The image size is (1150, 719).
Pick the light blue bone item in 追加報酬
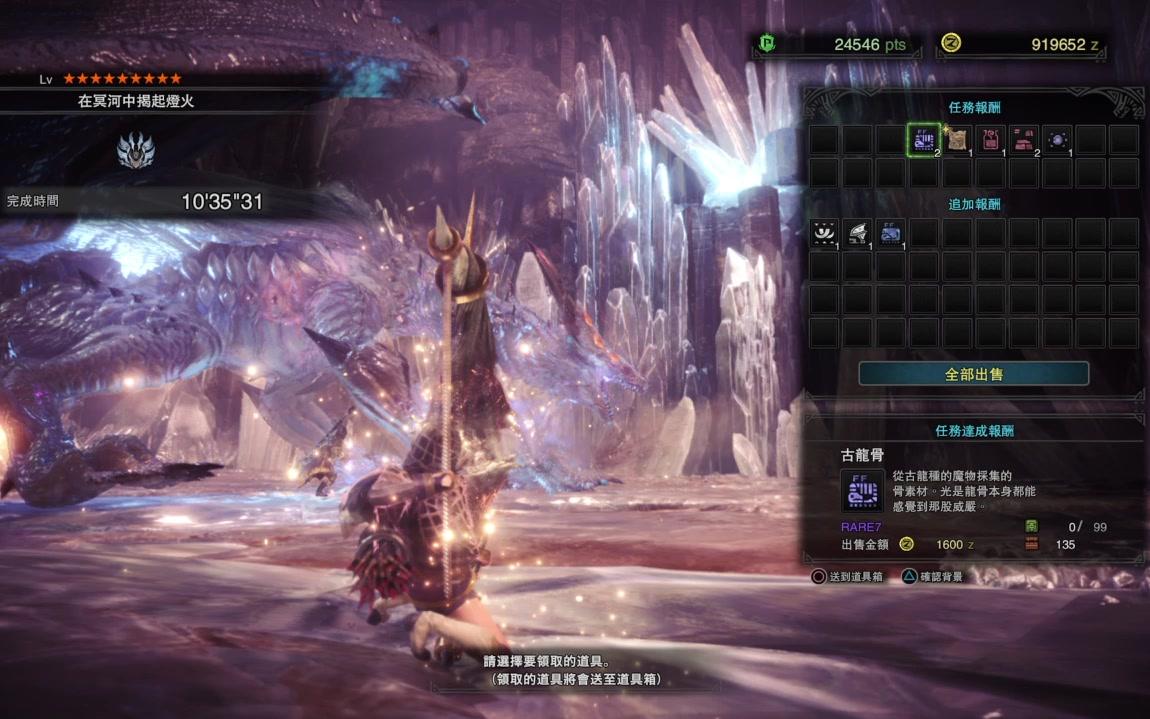pos(891,233)
